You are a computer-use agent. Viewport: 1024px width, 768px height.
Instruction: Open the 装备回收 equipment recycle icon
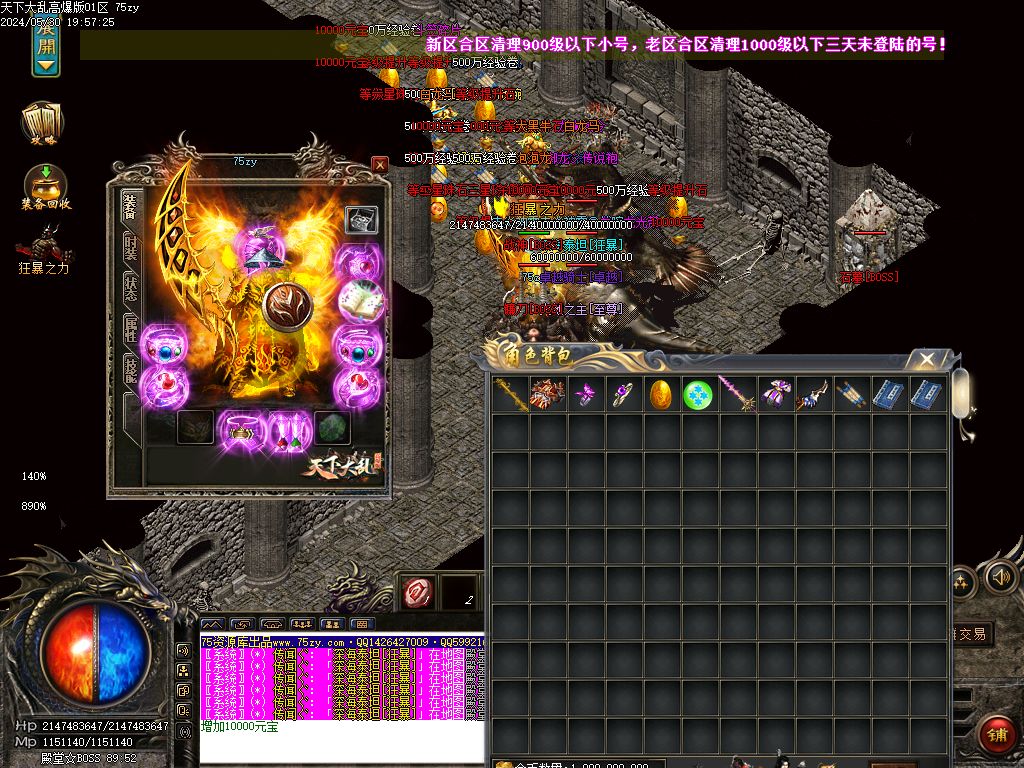click(45, 186)
